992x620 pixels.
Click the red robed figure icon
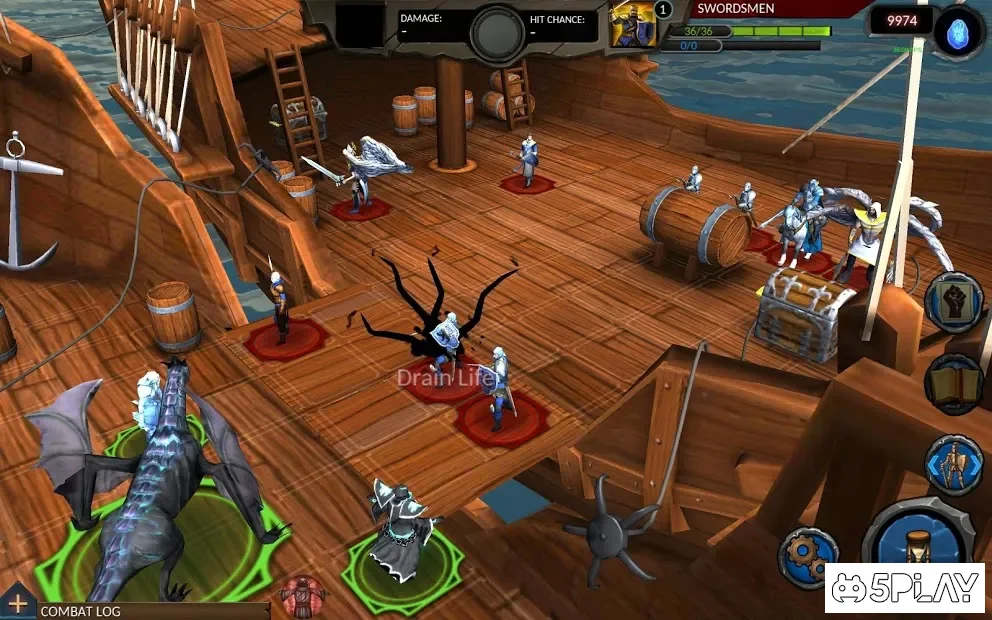pyautogui.click(x=302, y=597)
